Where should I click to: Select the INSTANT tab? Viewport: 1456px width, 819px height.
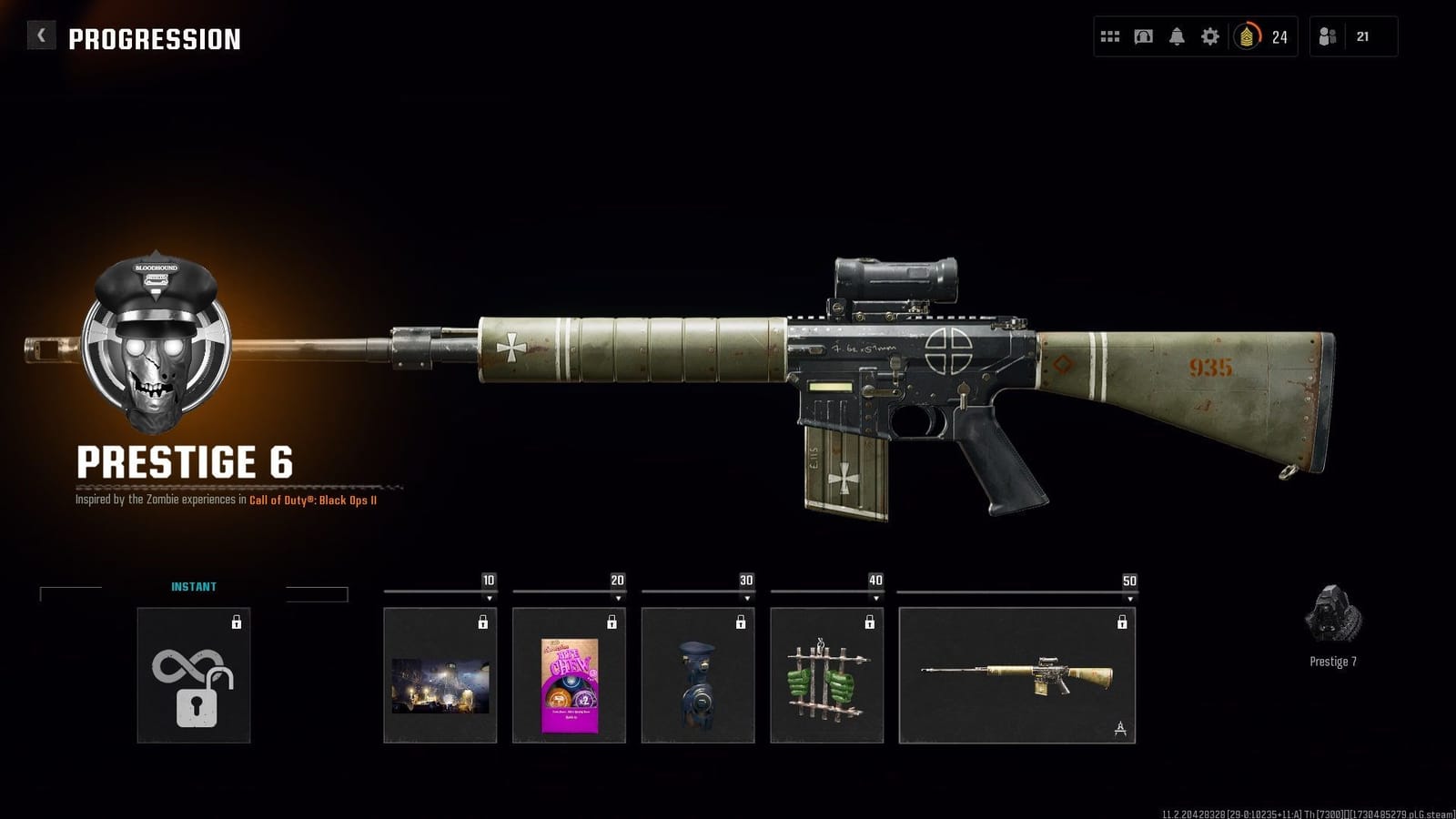(194, 588)
